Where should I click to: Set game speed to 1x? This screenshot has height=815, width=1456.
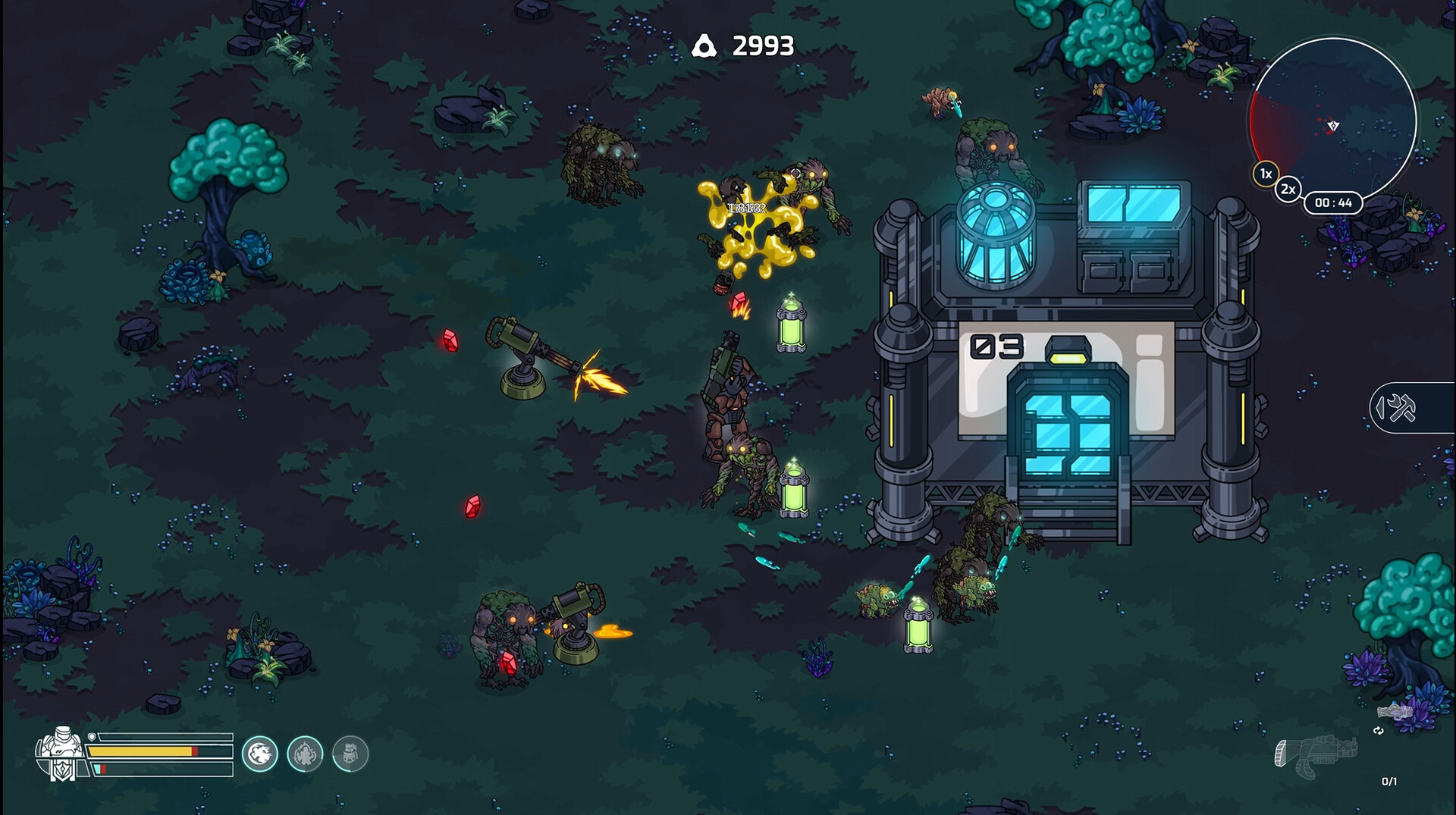pos(1266,174)
